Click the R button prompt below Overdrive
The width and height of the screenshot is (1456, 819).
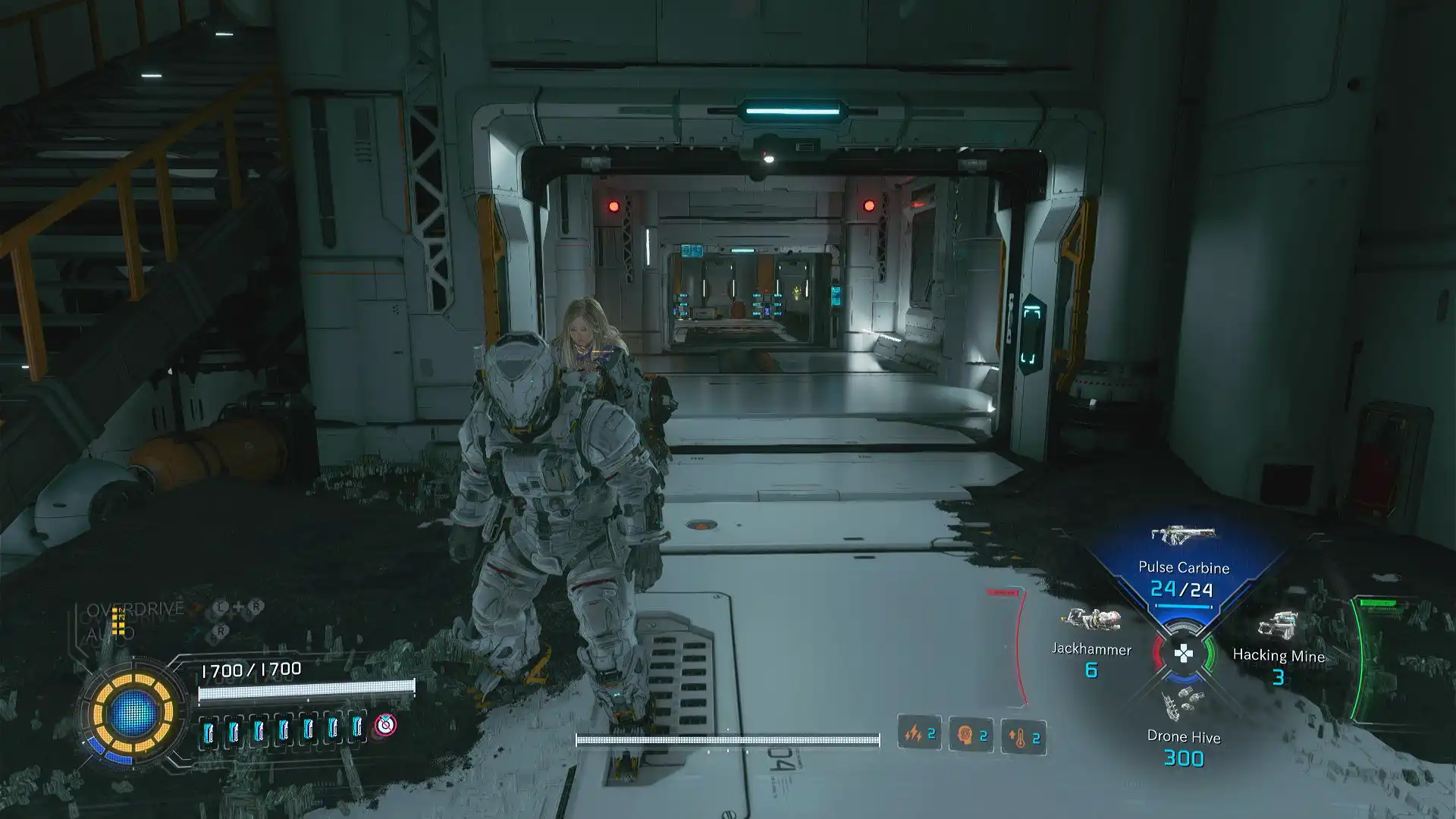click(x=219, y=630)
